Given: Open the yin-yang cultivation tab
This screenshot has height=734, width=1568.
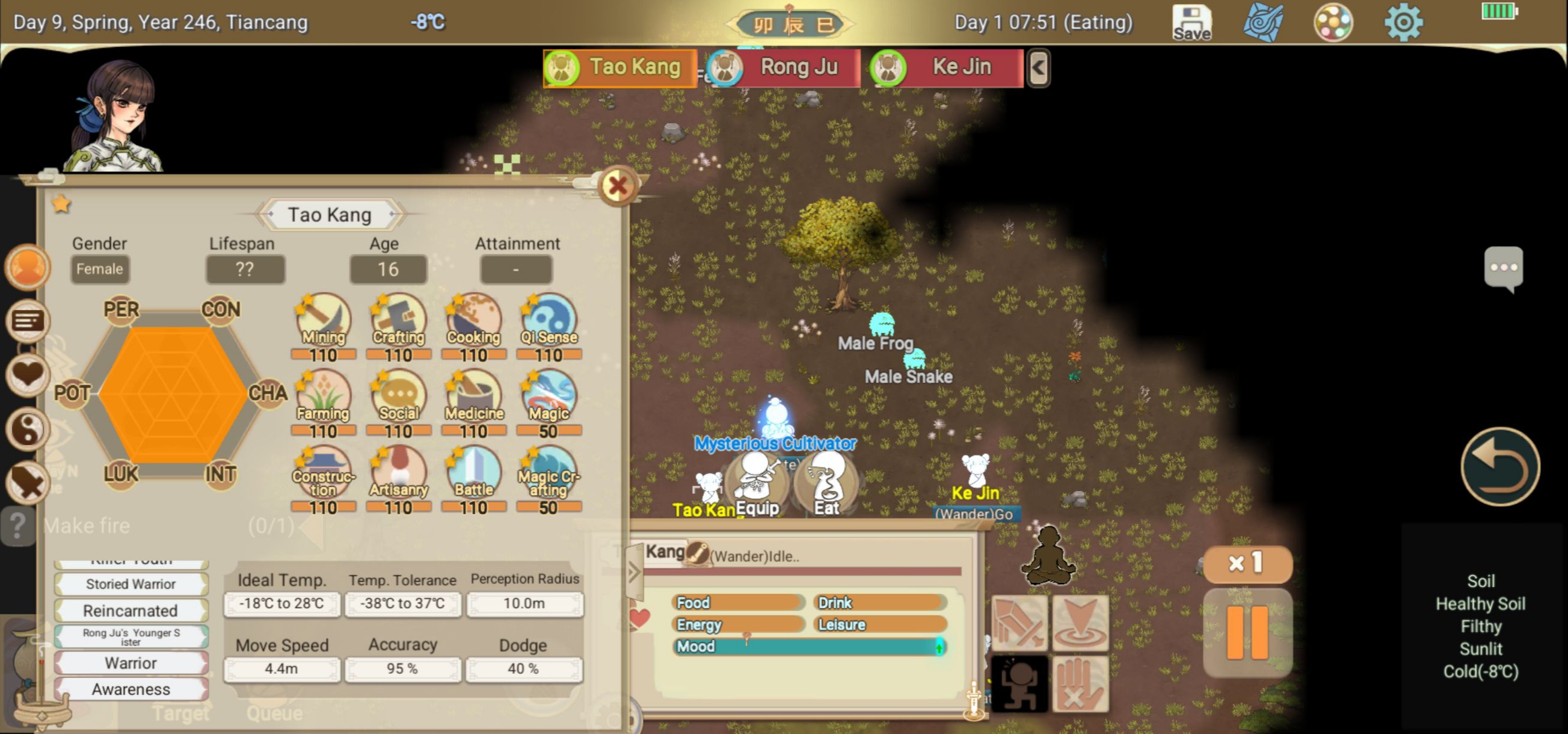Looking at the screenshot, I should coord(28,428).
